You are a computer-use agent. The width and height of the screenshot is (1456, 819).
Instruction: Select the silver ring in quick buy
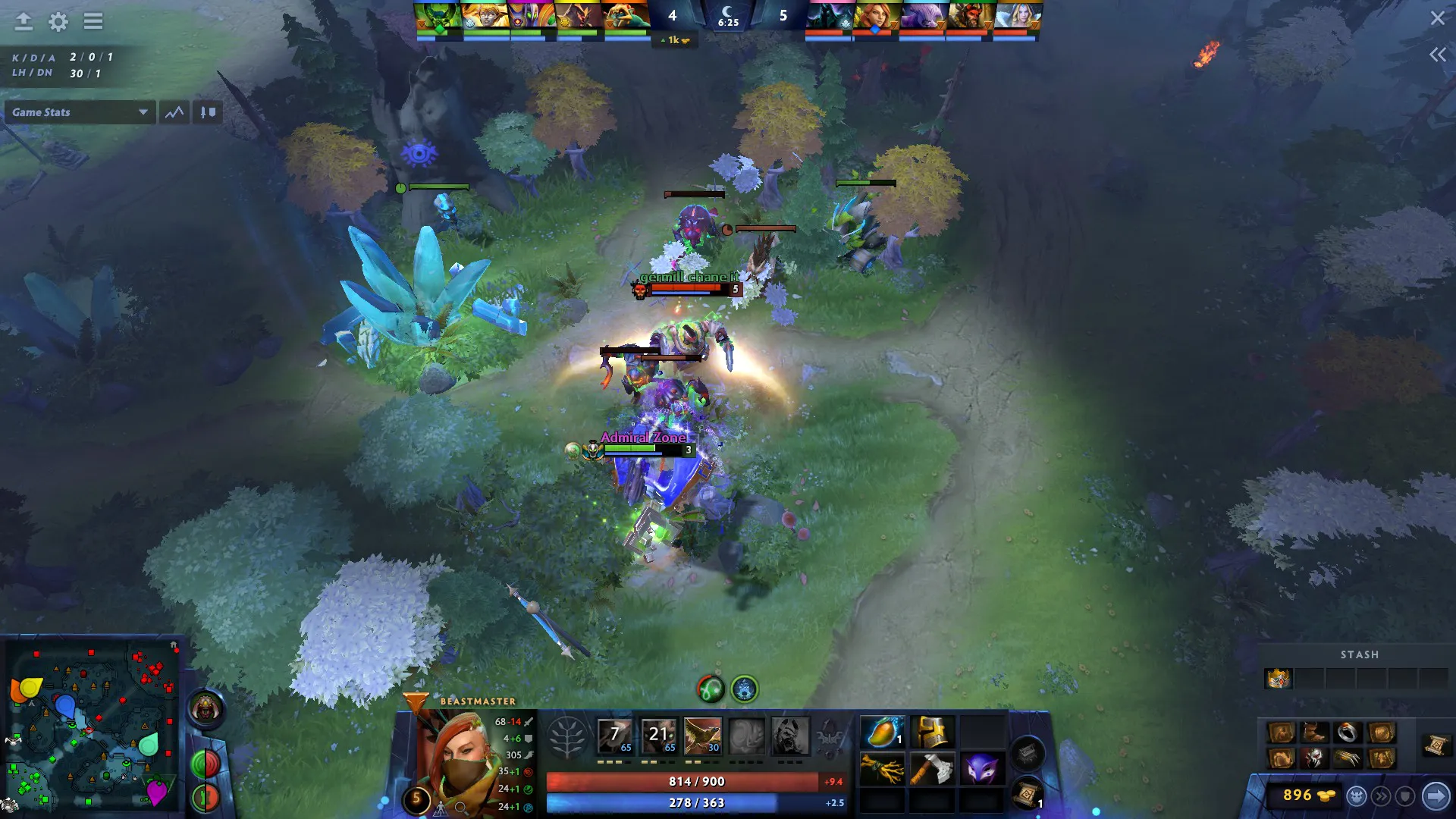[x=1348, y=733]
